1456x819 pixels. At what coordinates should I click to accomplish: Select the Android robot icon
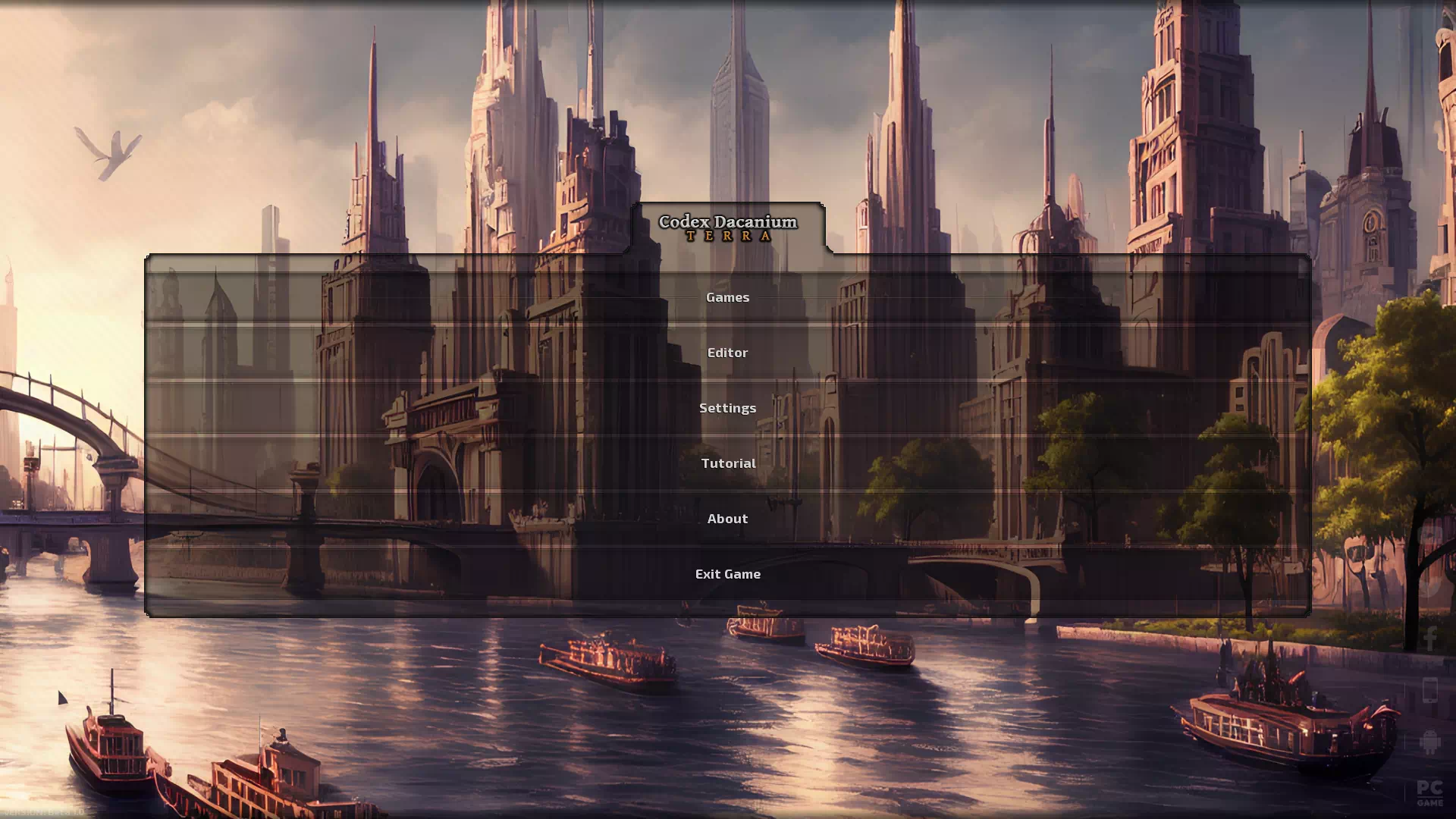tap(1430, 742)
